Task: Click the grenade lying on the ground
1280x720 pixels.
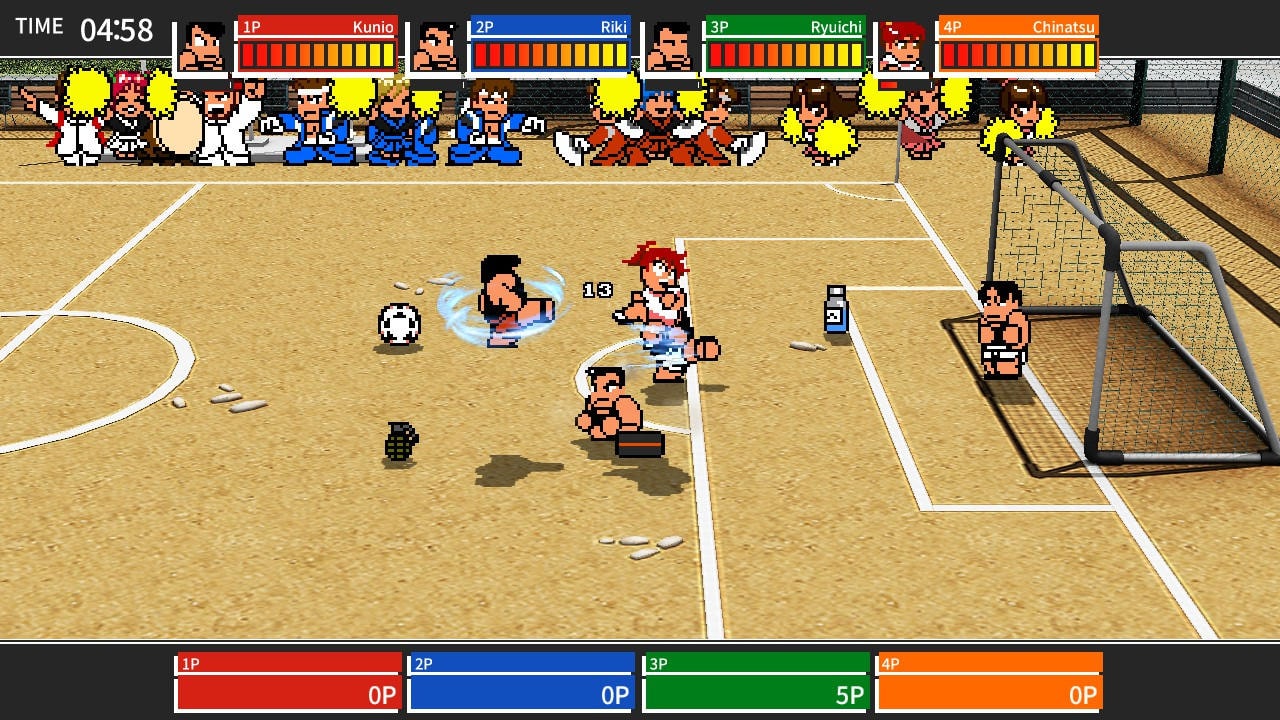Action: (x=402, y=440)
